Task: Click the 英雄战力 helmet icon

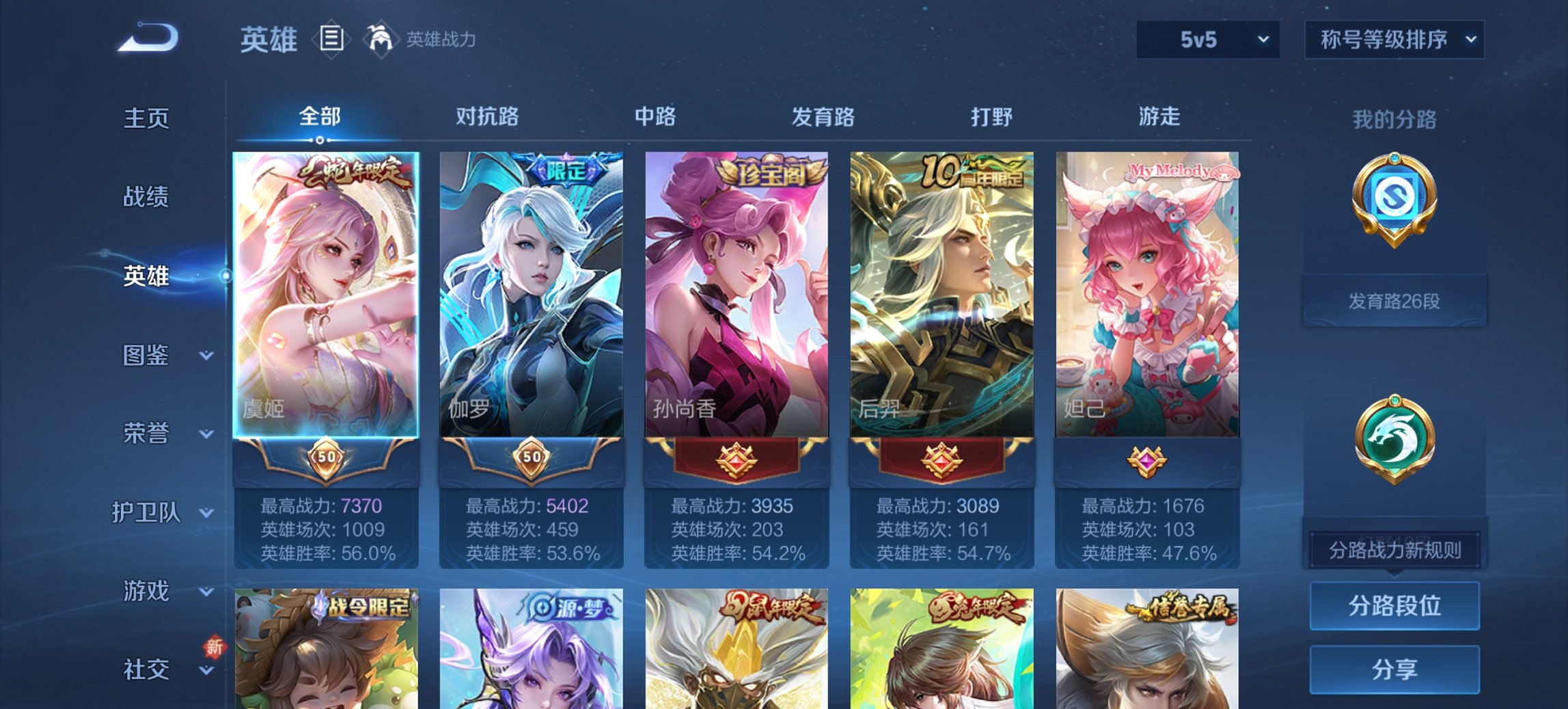Action: [381, 39]
